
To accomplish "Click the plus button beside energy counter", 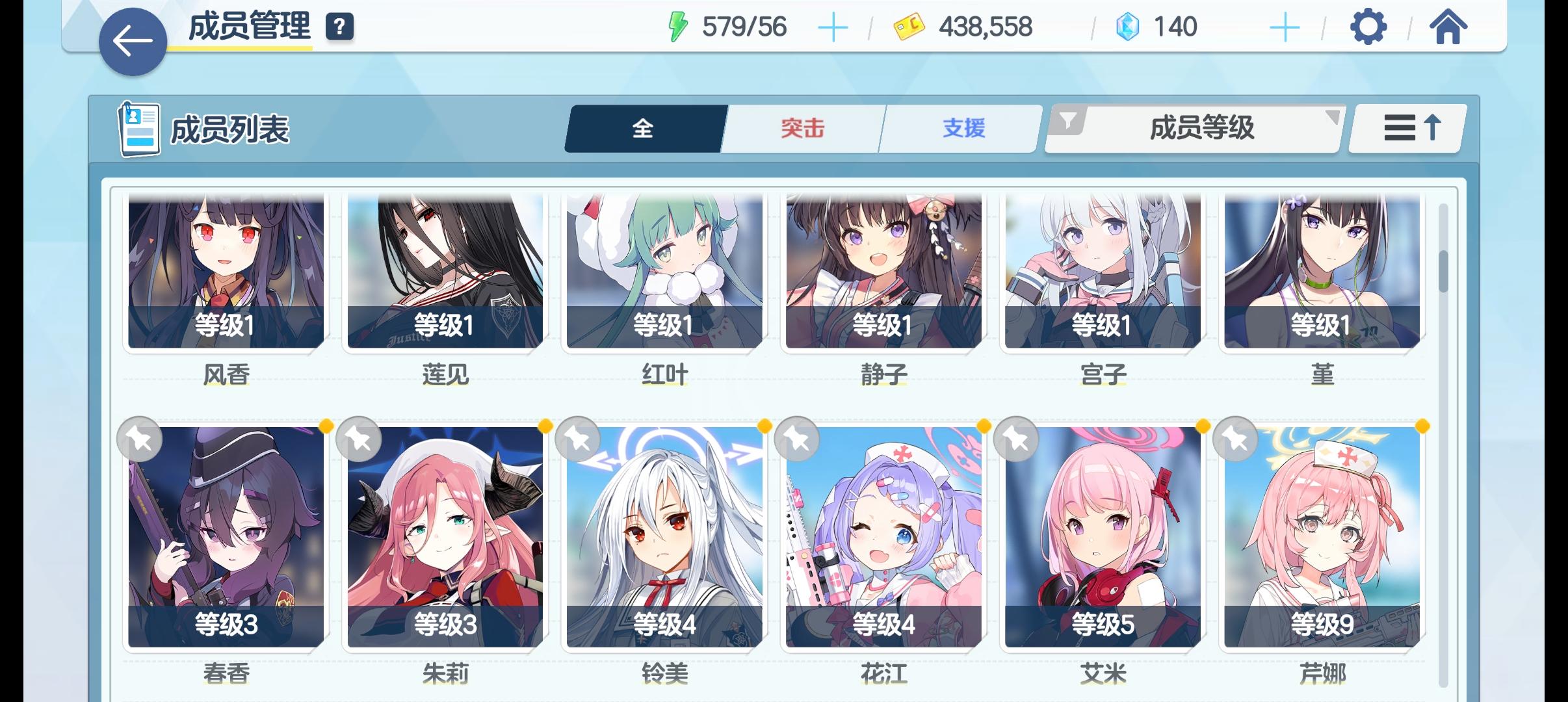I will (x=834, y=27).
